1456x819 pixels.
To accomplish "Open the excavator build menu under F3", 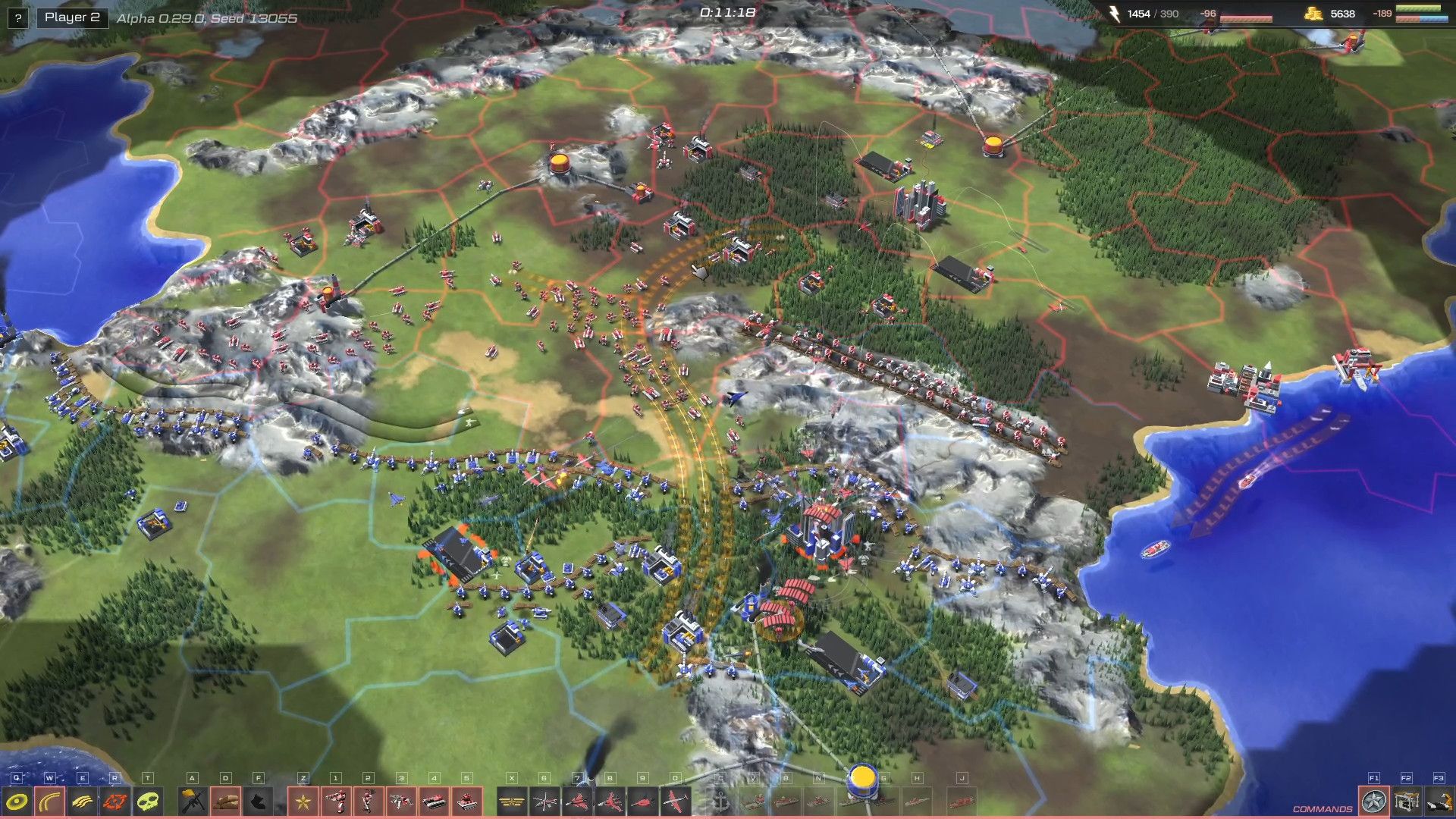I will tap(1439, 802).
